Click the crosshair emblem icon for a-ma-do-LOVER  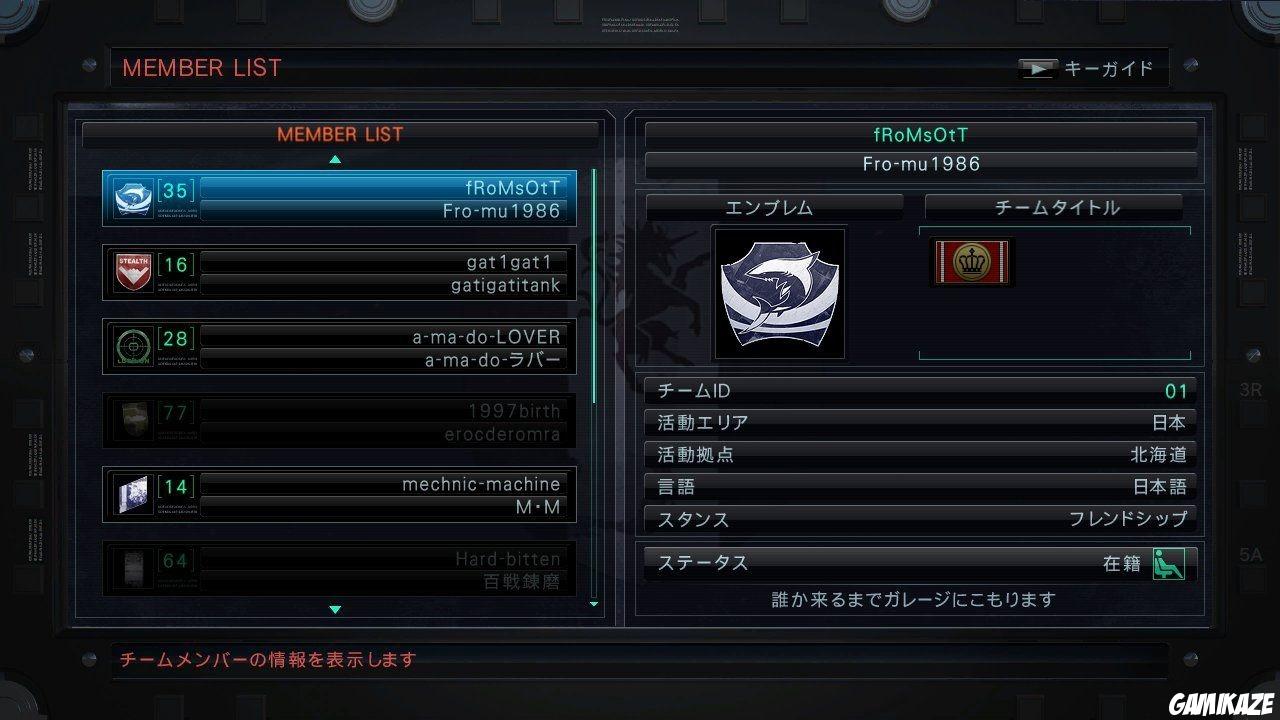pyautogui.click(x=135, y=345)
